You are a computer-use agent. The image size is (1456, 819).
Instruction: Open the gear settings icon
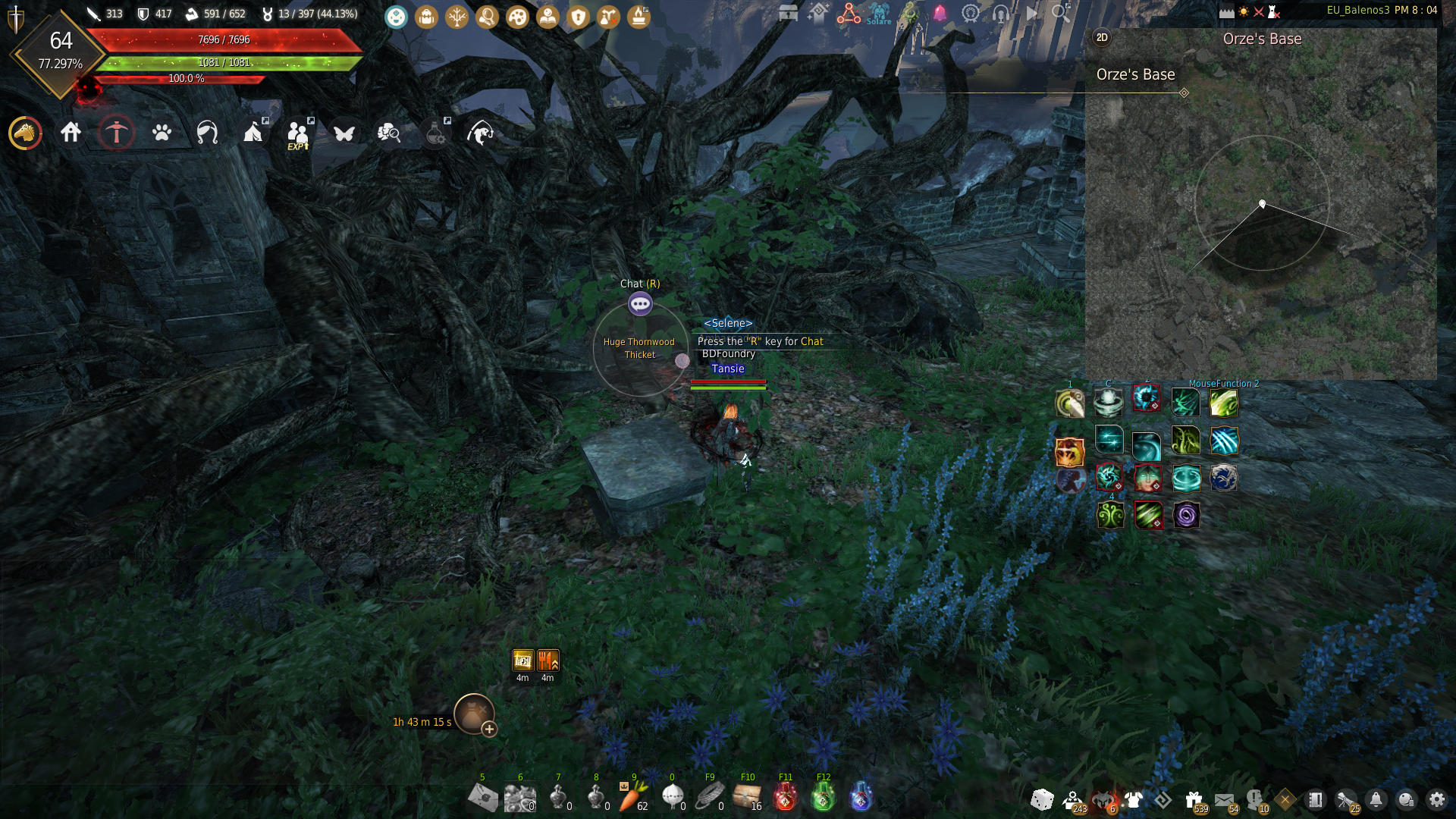1436,799
